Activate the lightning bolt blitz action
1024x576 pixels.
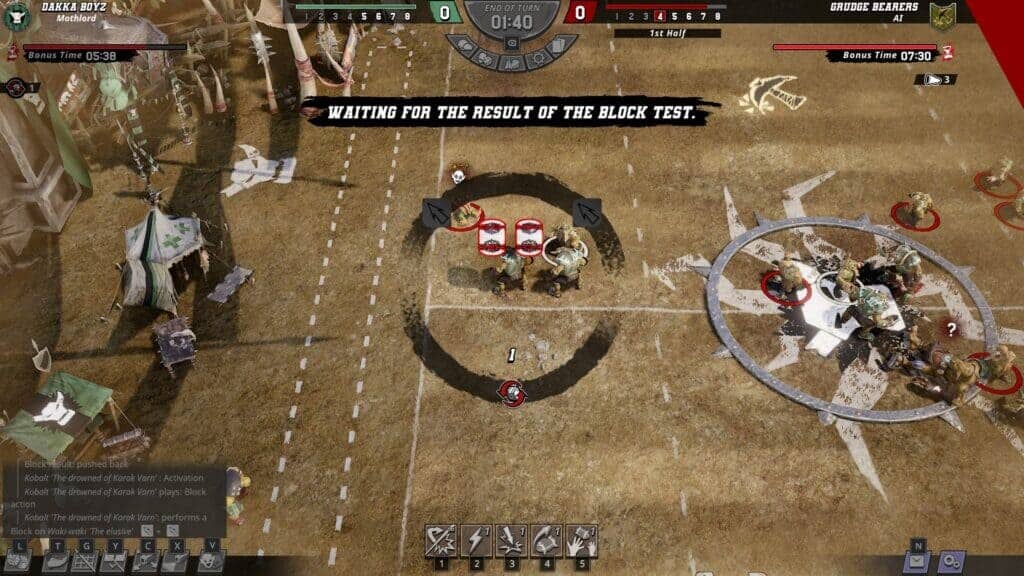(x=476, y=540)
